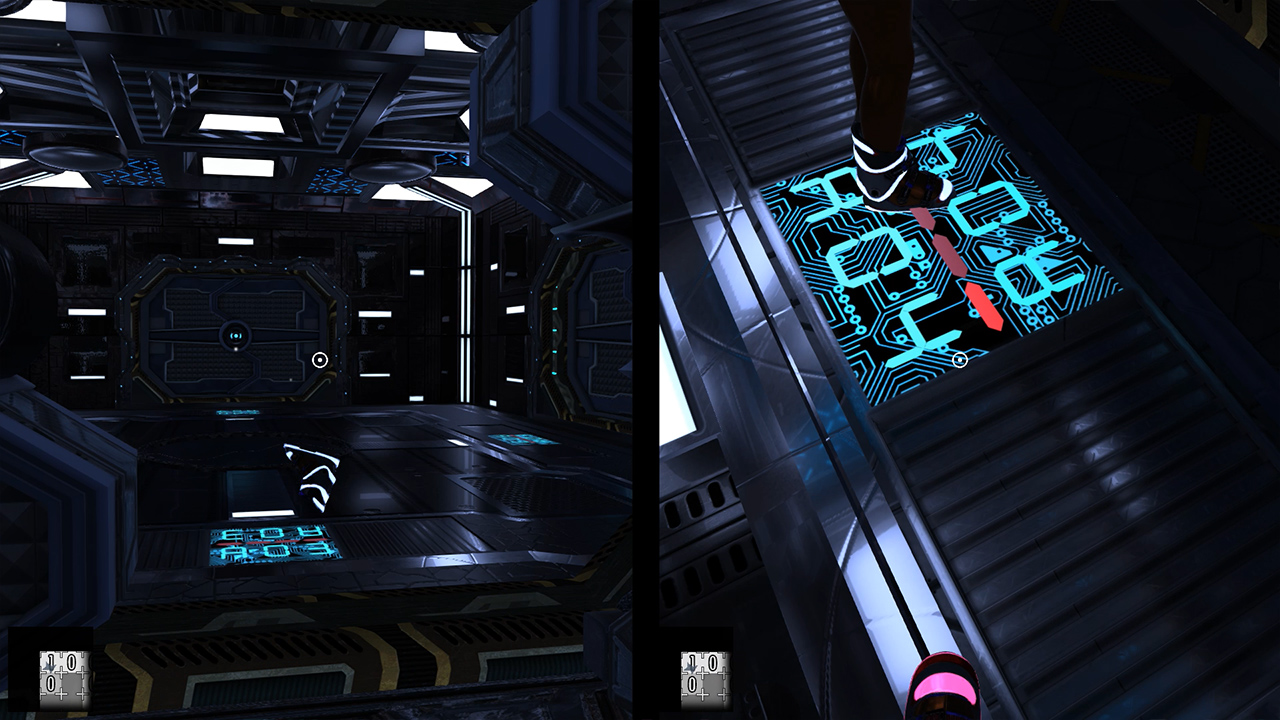1280x720 pixels.
Task: Click the crosshair reticle in the left viewport
Action: pyautogui.click(x=321, y=358)
